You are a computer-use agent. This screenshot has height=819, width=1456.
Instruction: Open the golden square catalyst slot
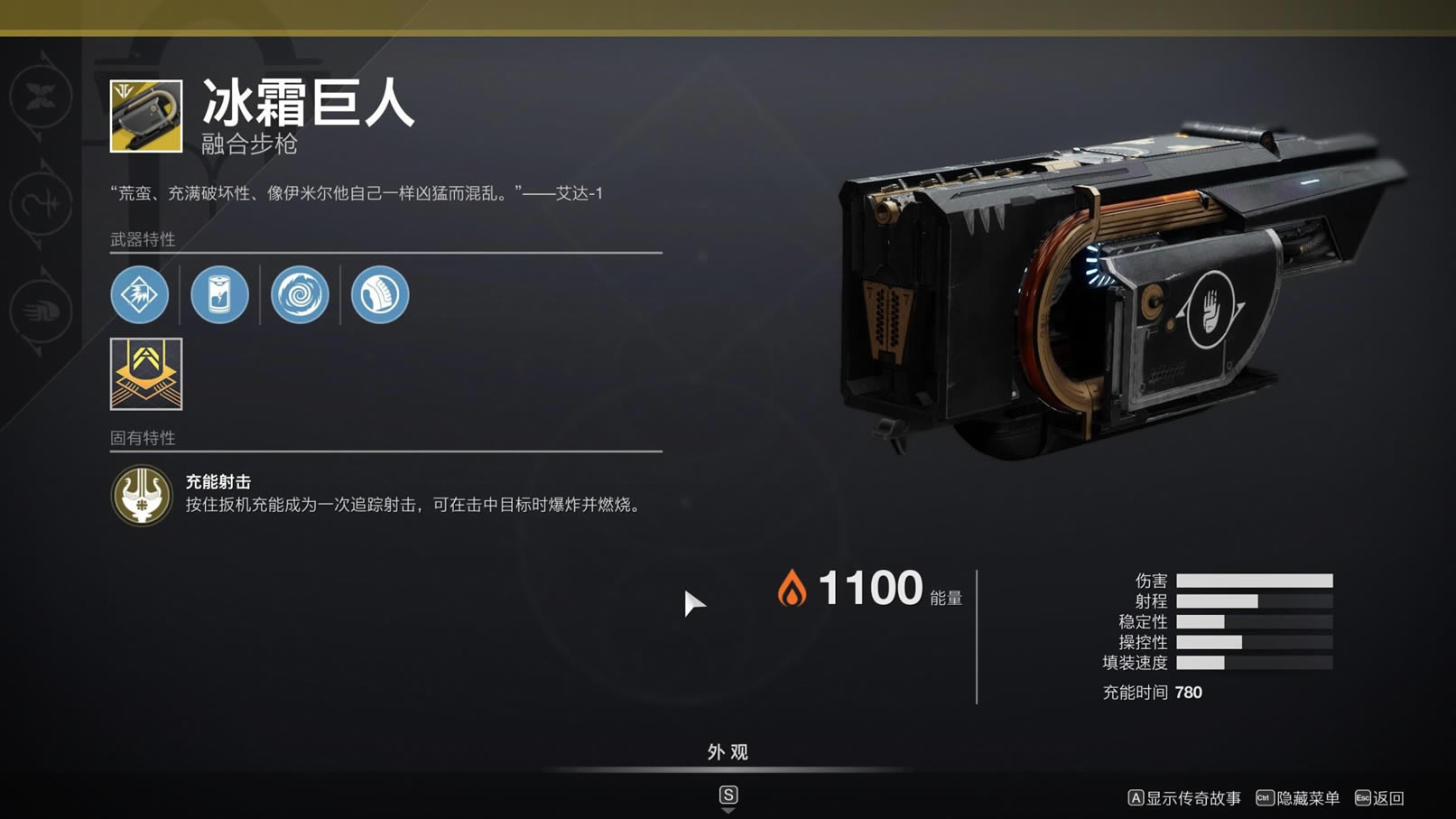pyautogui.click(x=146, y=374)
